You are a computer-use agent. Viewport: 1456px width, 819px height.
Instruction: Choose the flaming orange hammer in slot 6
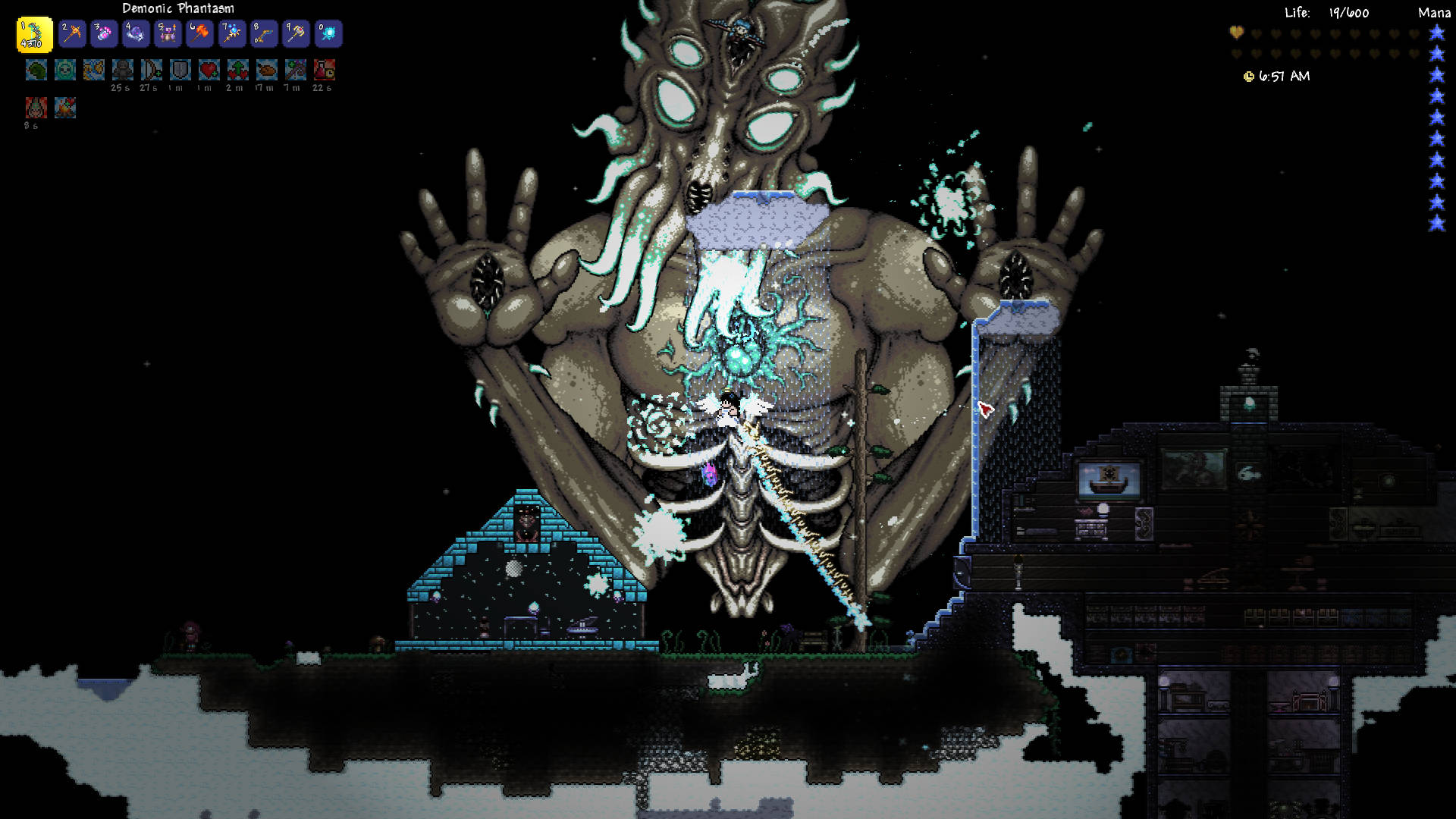point(200,34)
